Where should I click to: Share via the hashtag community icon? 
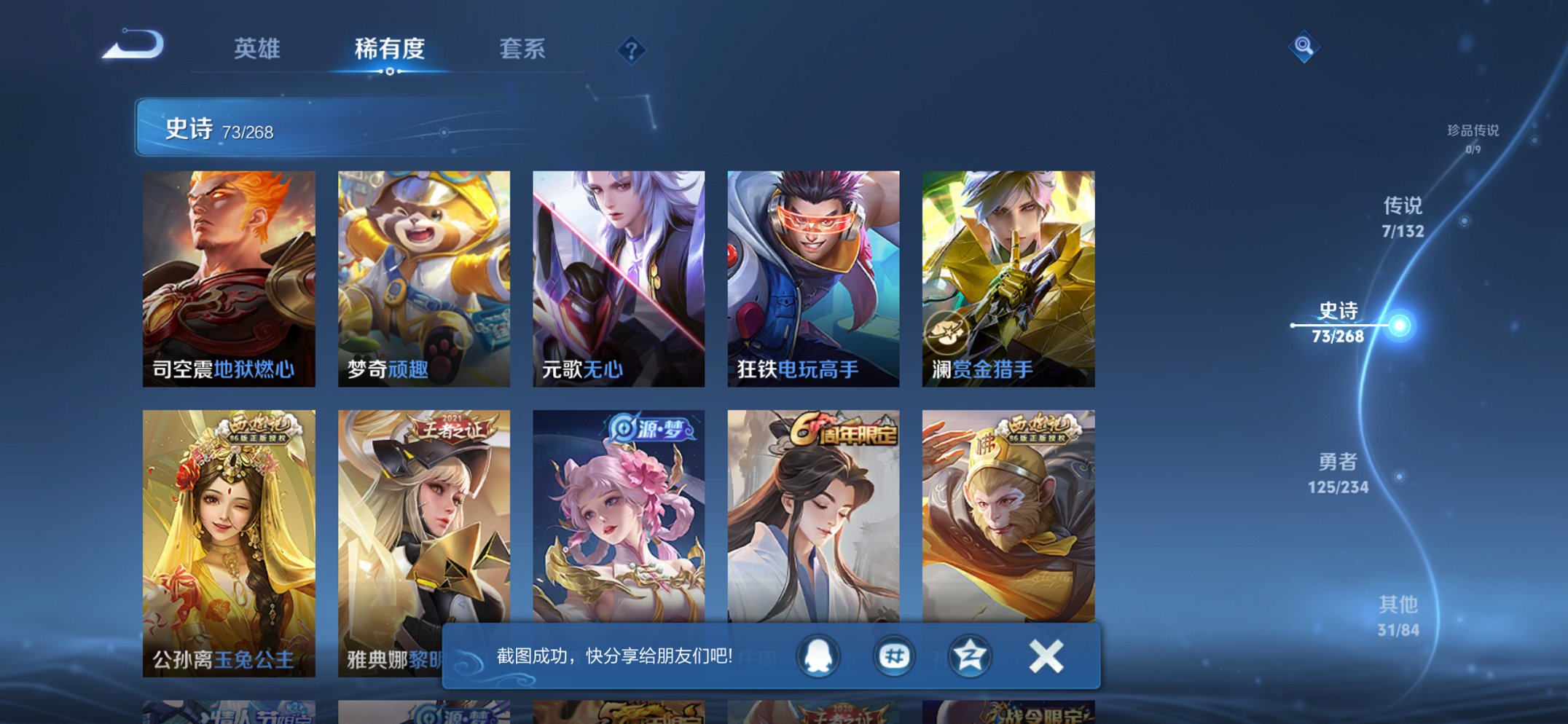[x=896, y=656]
